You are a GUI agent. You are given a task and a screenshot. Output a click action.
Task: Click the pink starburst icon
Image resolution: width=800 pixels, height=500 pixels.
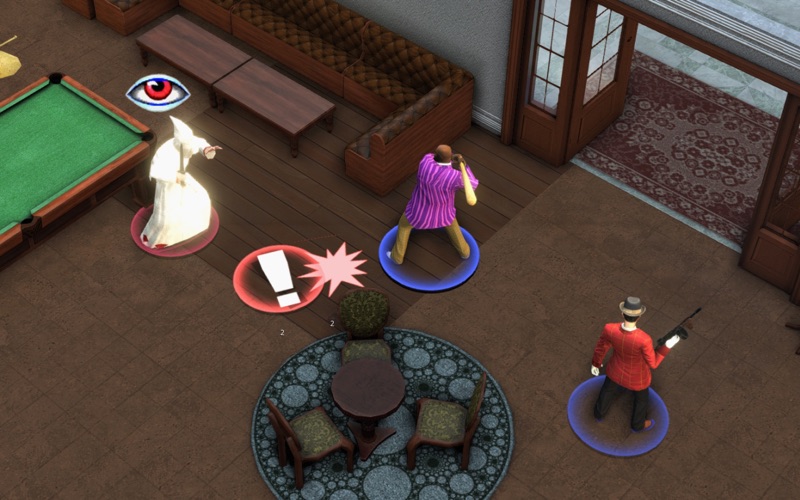[333, 268]
